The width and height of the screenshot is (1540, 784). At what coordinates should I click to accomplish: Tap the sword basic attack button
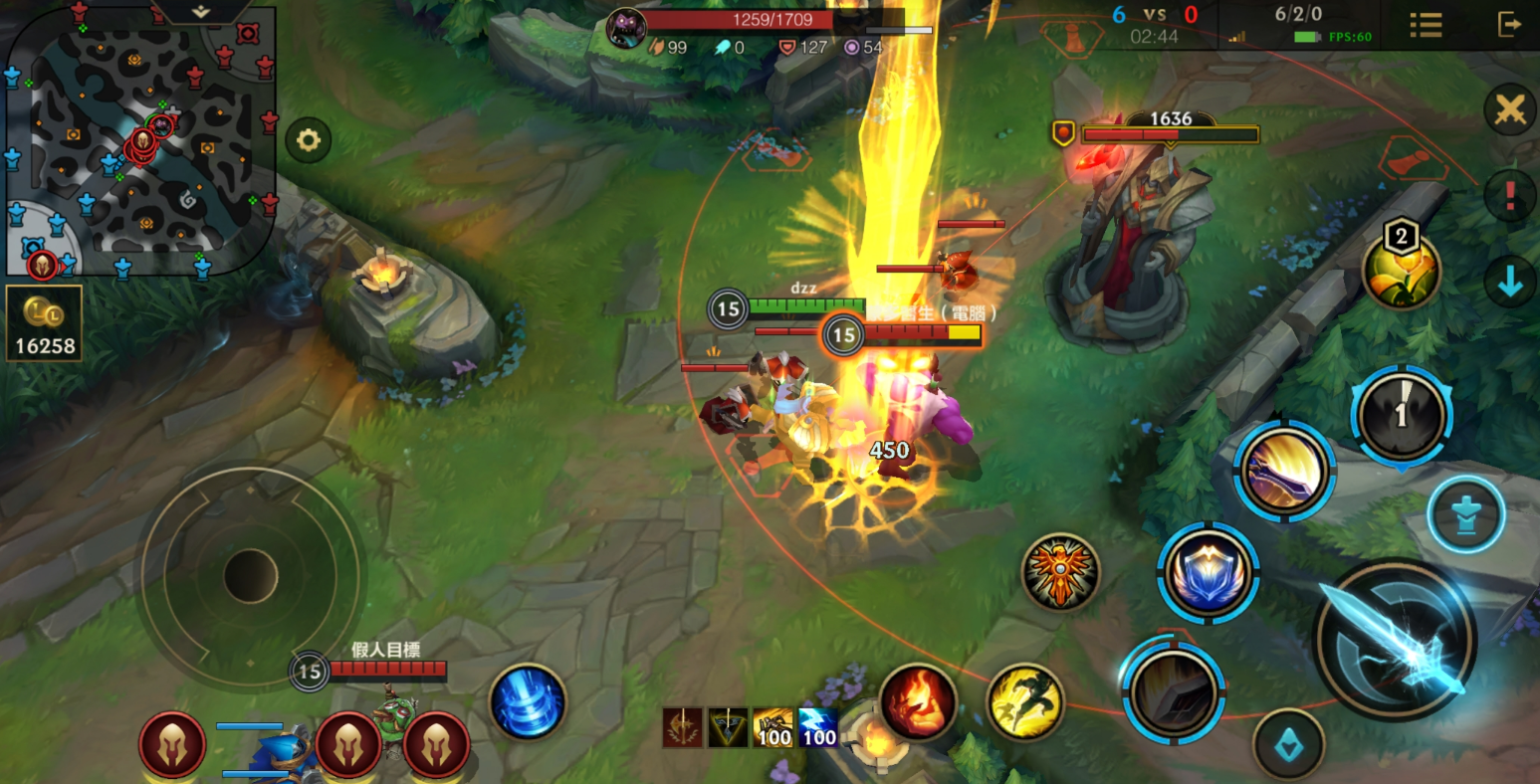(x=1395, y=639)
